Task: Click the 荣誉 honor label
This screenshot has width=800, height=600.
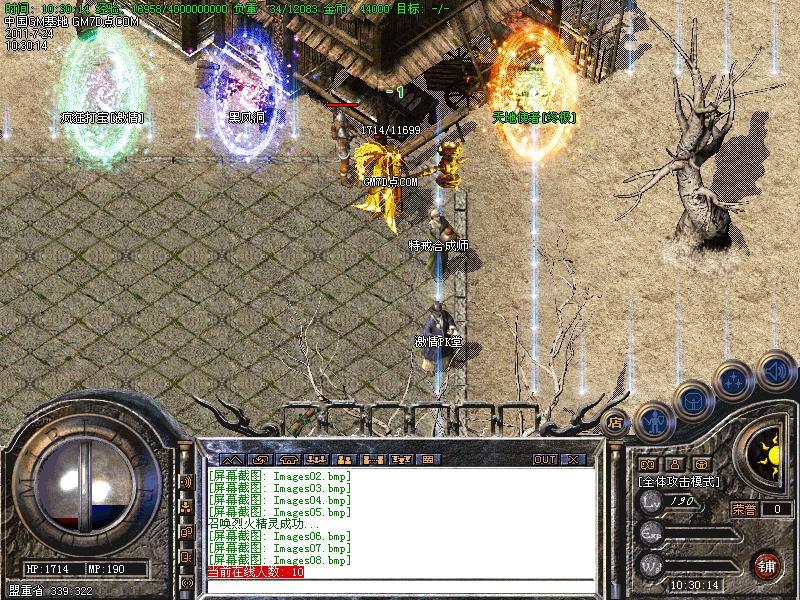Action: (x=743, y=508)
